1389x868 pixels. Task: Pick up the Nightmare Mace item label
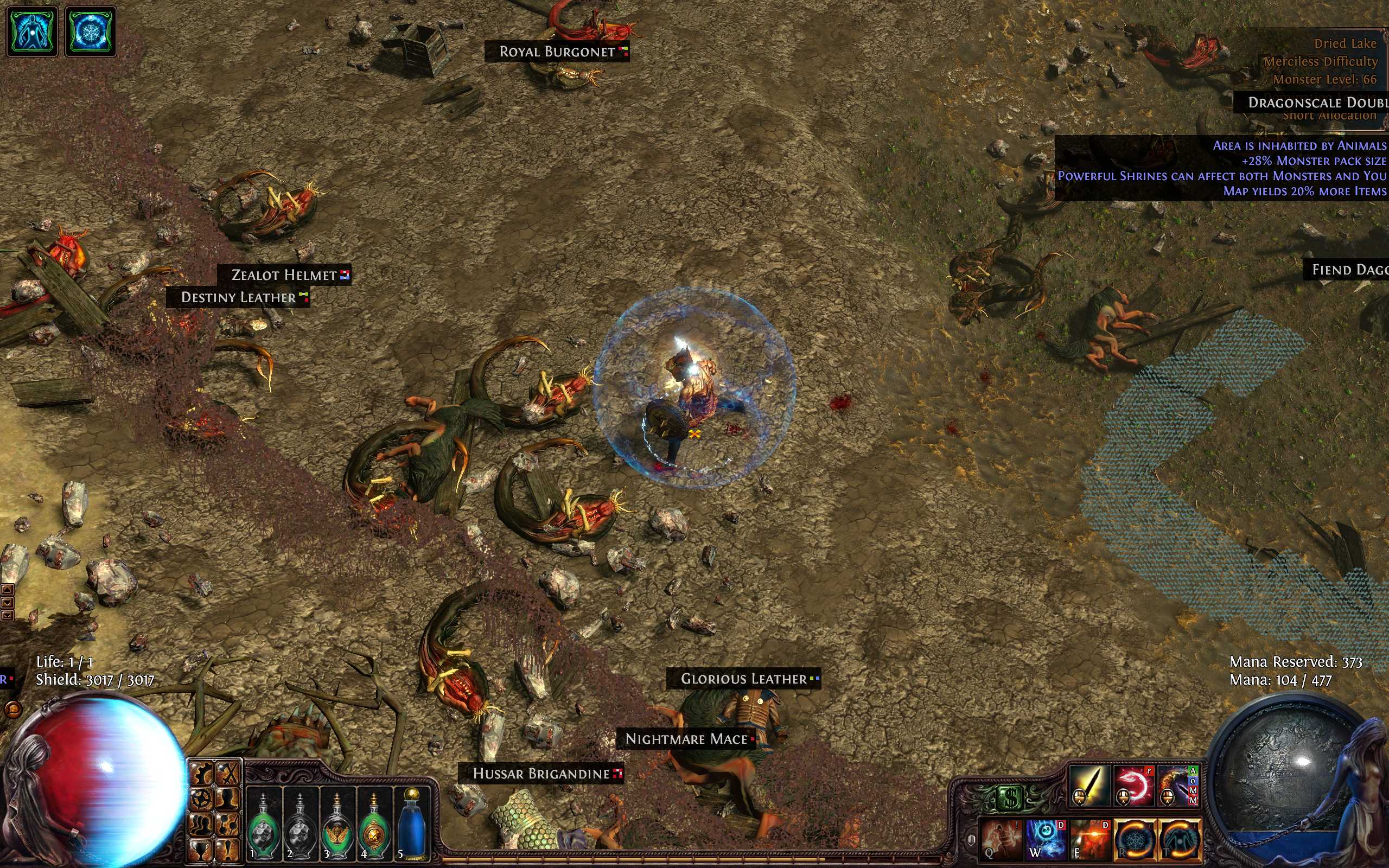tap(686, 739)
